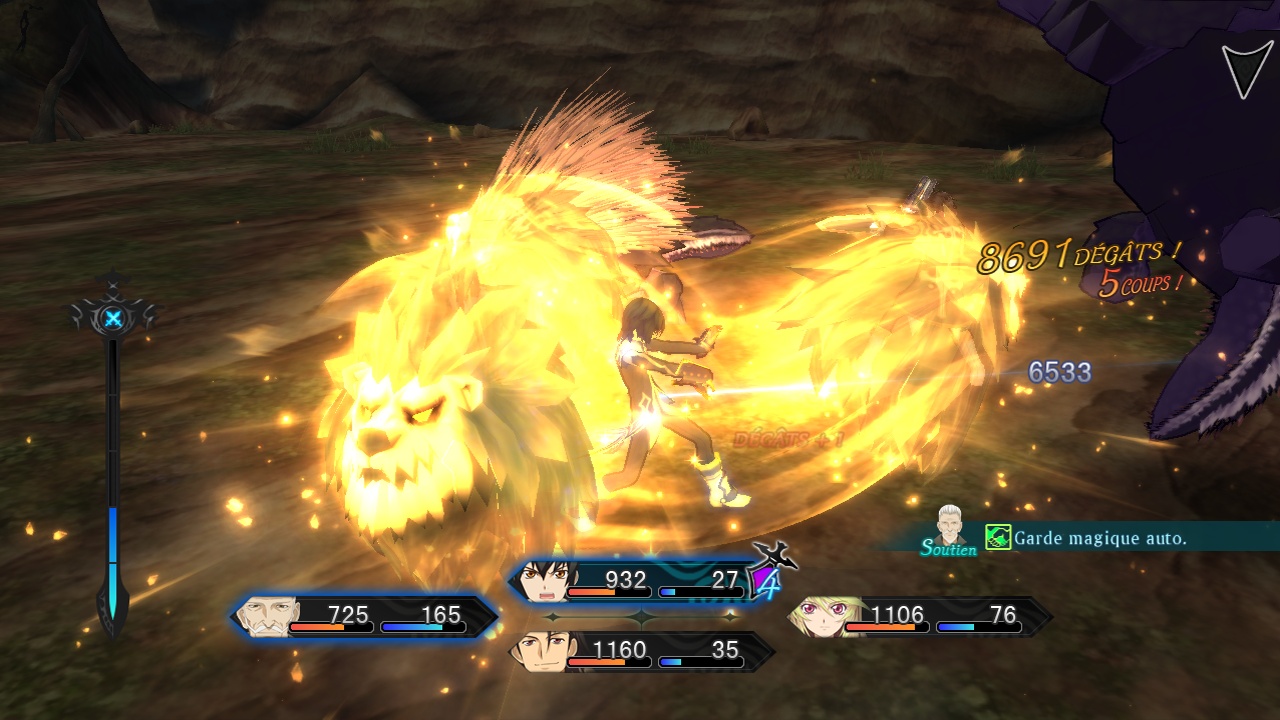1280x720 pixels.
Task: Click the Soutien supporter portrait
Action: [x=951, y=526]
